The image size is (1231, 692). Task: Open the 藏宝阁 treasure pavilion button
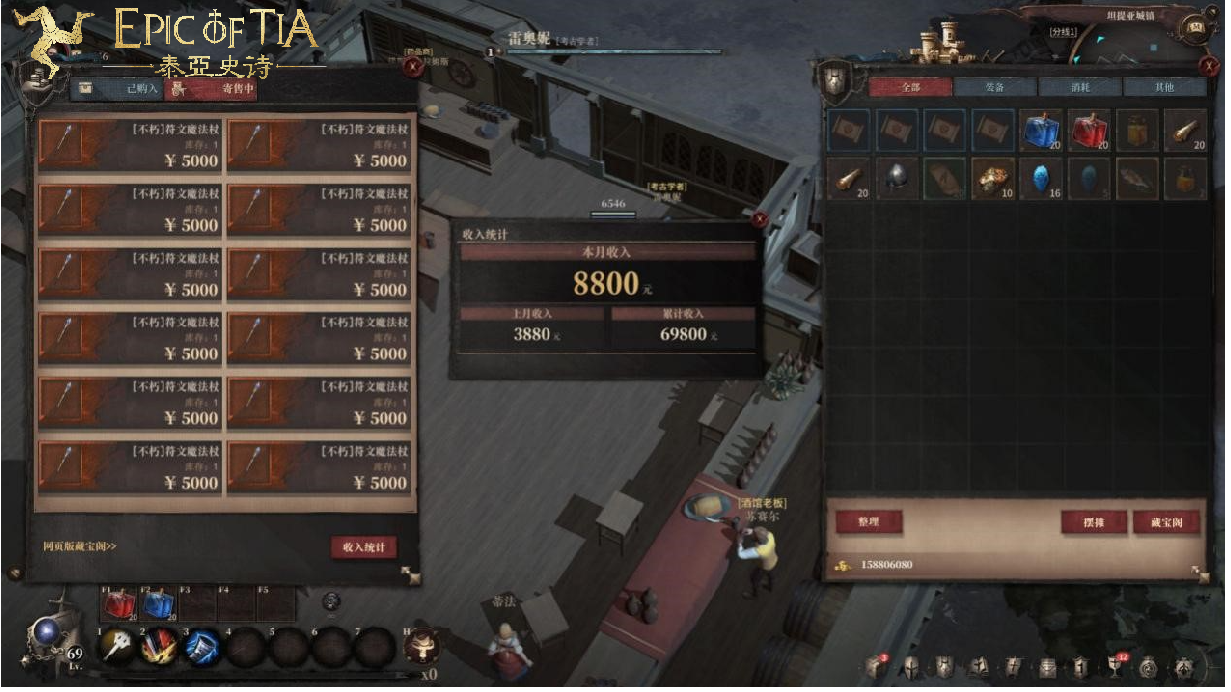[1165, 522]
